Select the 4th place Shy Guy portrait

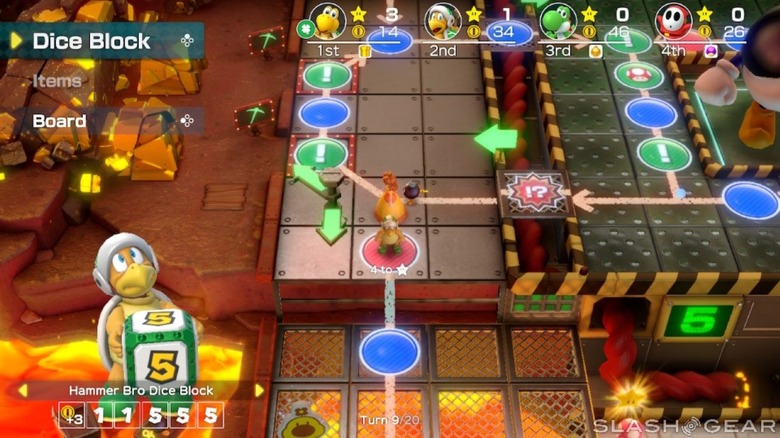[x=672, y=20]
